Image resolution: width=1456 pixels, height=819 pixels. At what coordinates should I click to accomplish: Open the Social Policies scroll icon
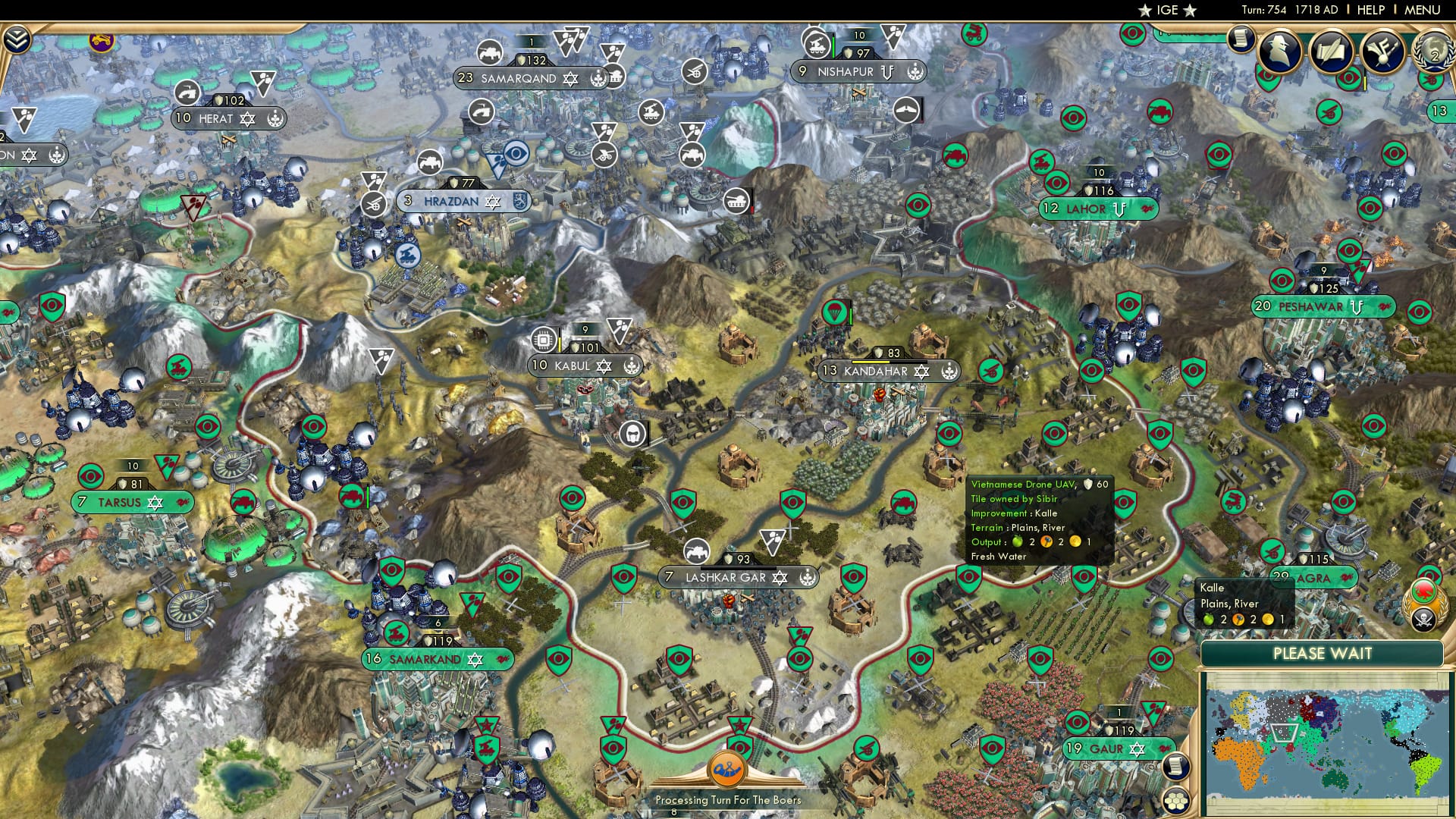pyautogui.click(x=1241, y=39)
